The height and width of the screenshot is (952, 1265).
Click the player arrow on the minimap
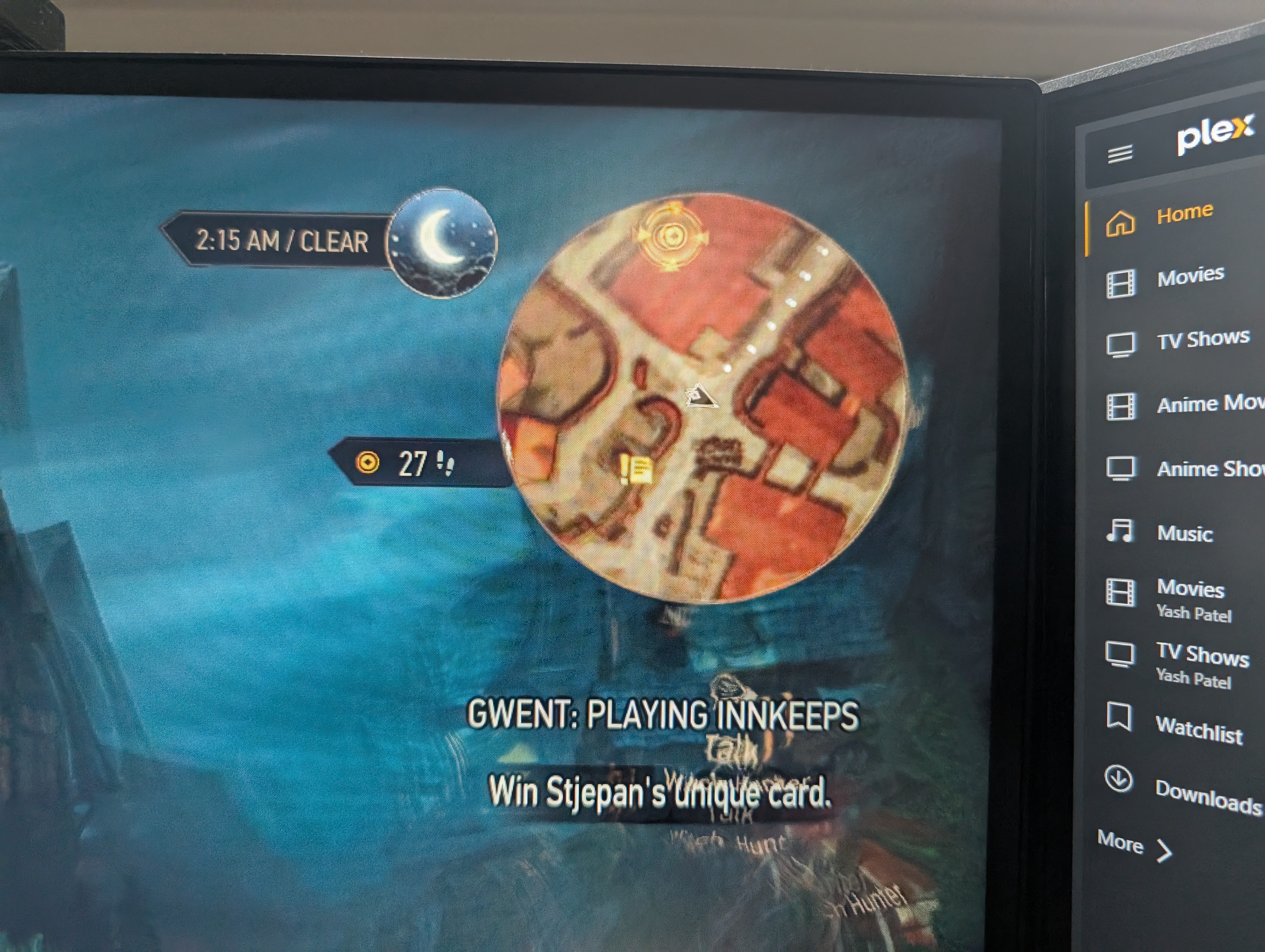click(x=700, y=396)
